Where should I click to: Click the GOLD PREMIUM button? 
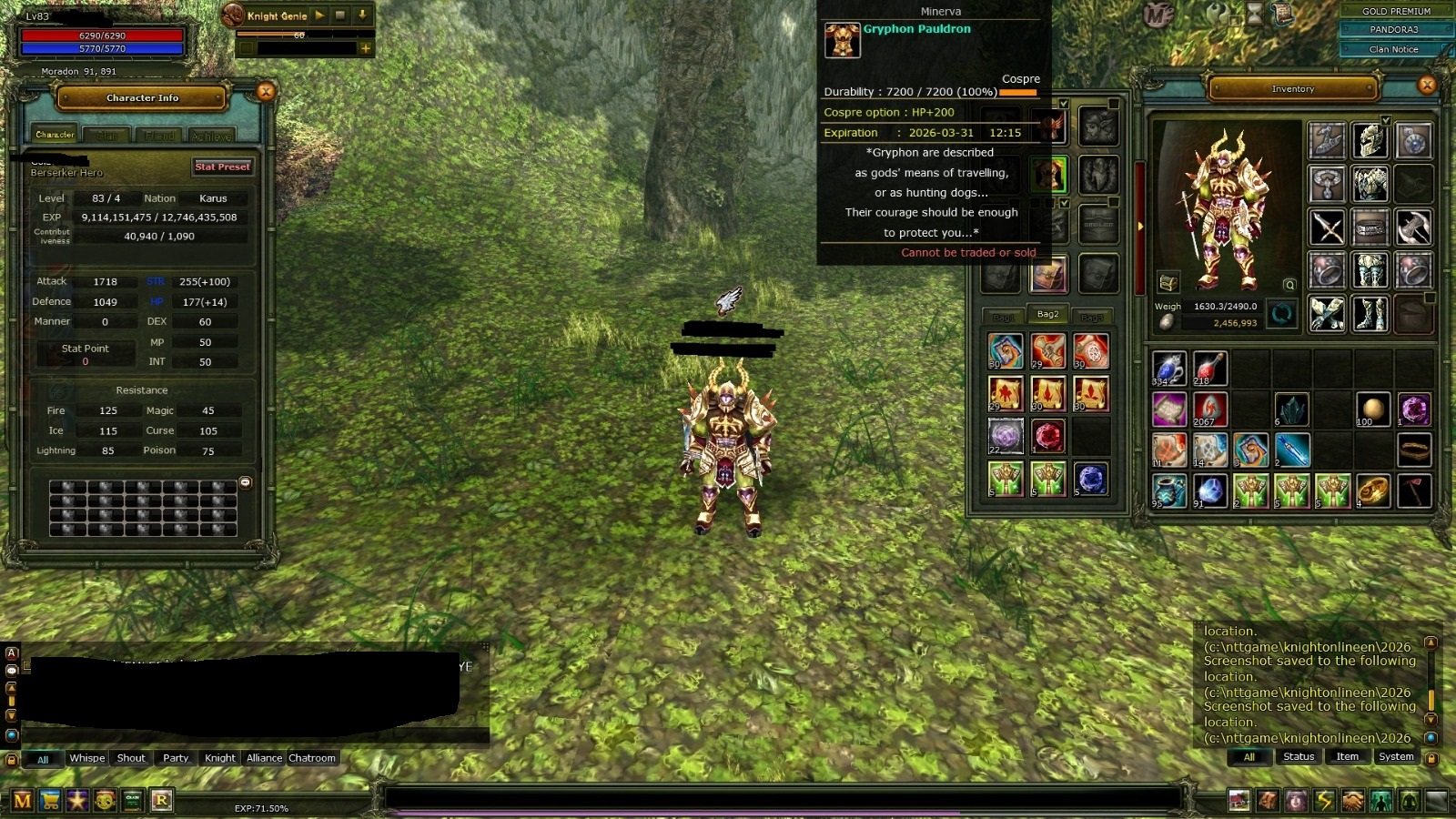pos(1396,11)
